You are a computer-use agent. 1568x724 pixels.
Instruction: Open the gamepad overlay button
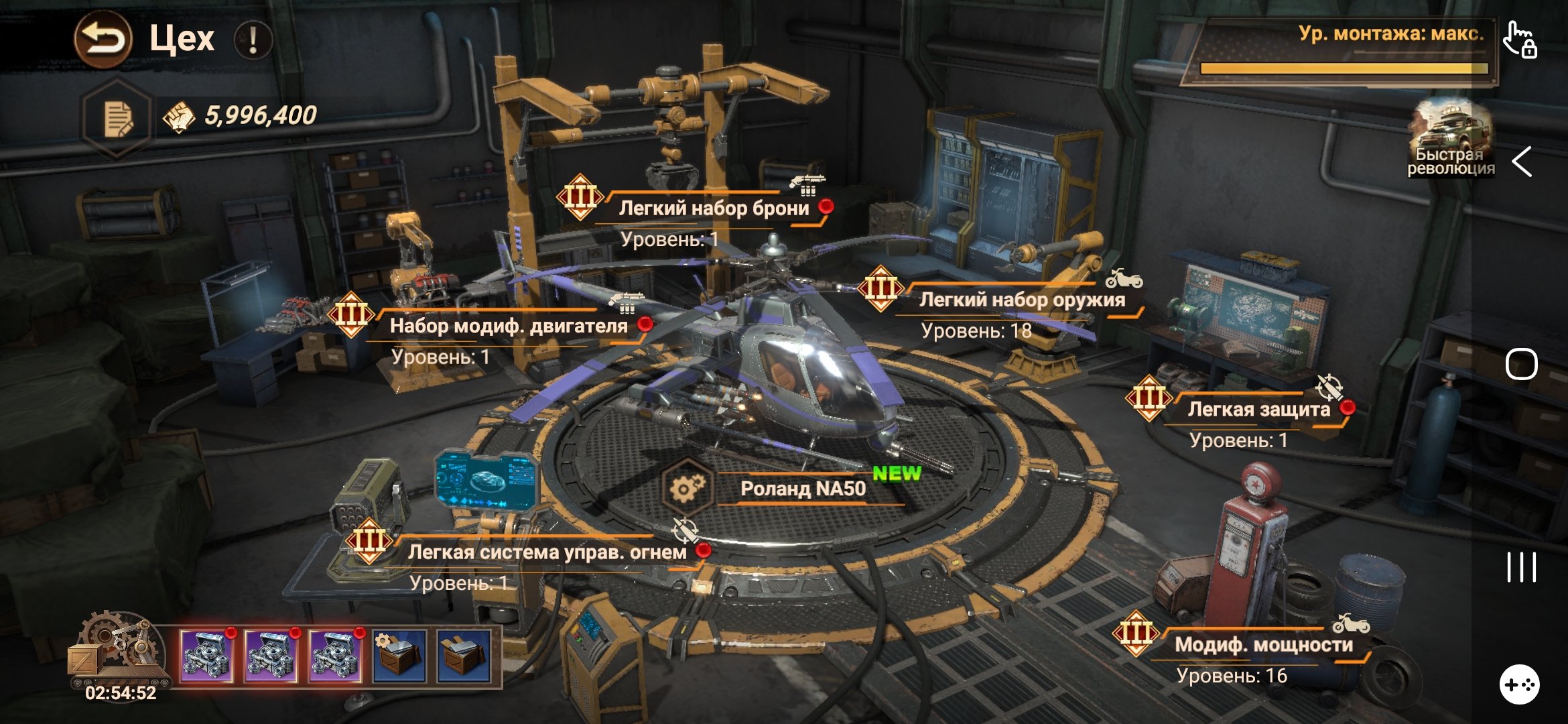(1519, 684)
